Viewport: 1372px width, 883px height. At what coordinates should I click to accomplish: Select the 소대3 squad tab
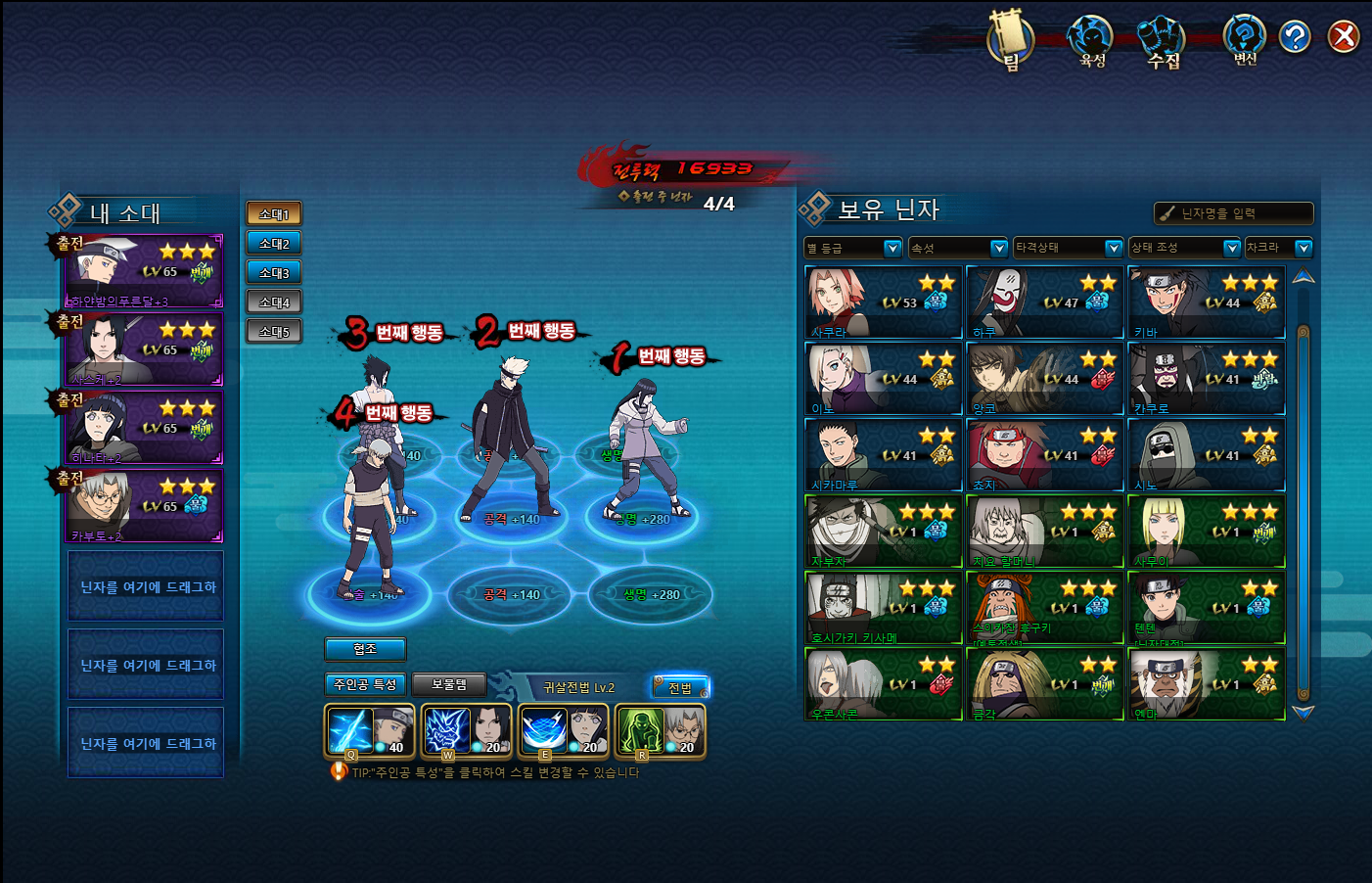pos(274,272)
